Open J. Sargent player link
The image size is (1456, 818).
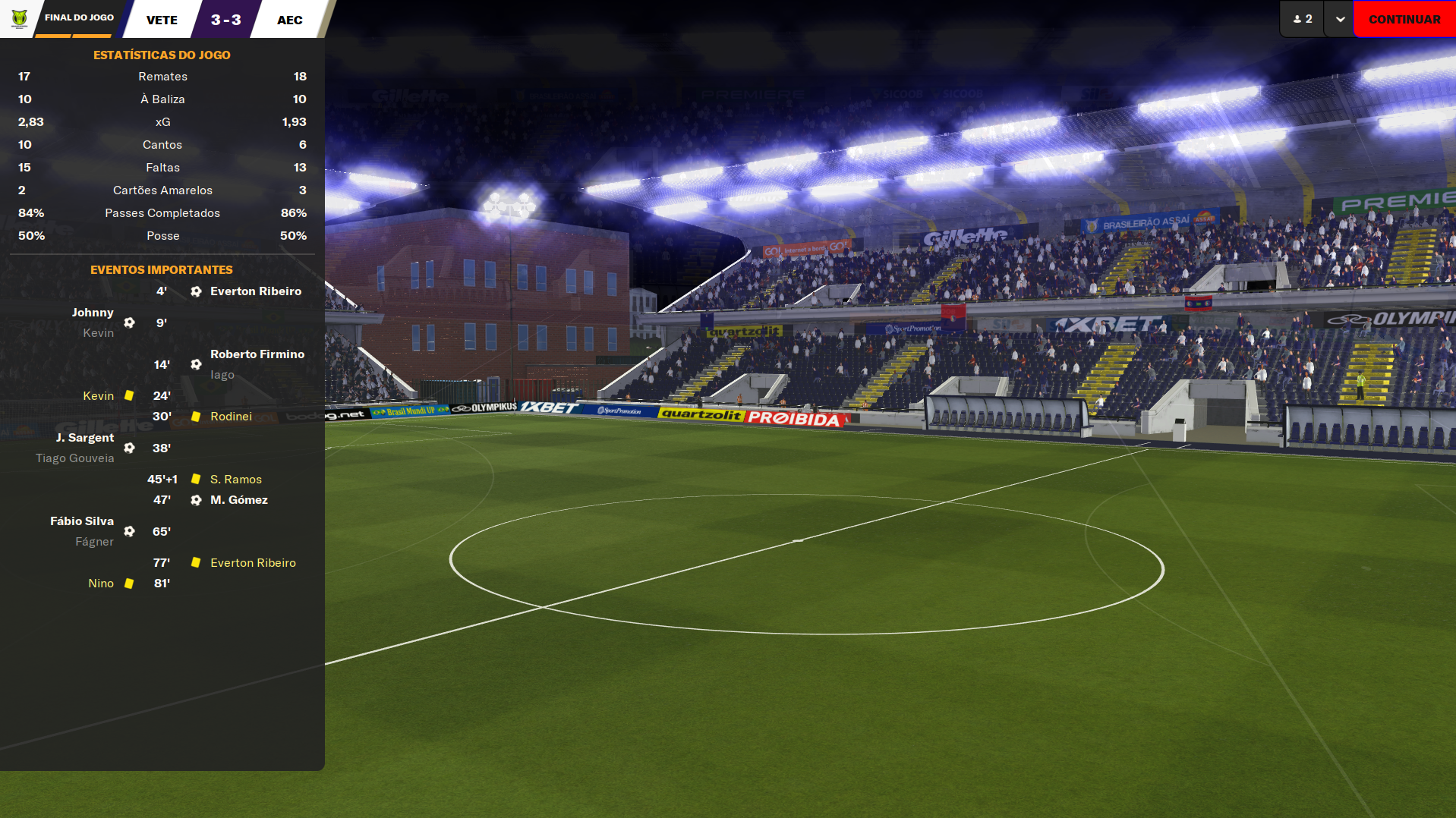click(84, 438)
